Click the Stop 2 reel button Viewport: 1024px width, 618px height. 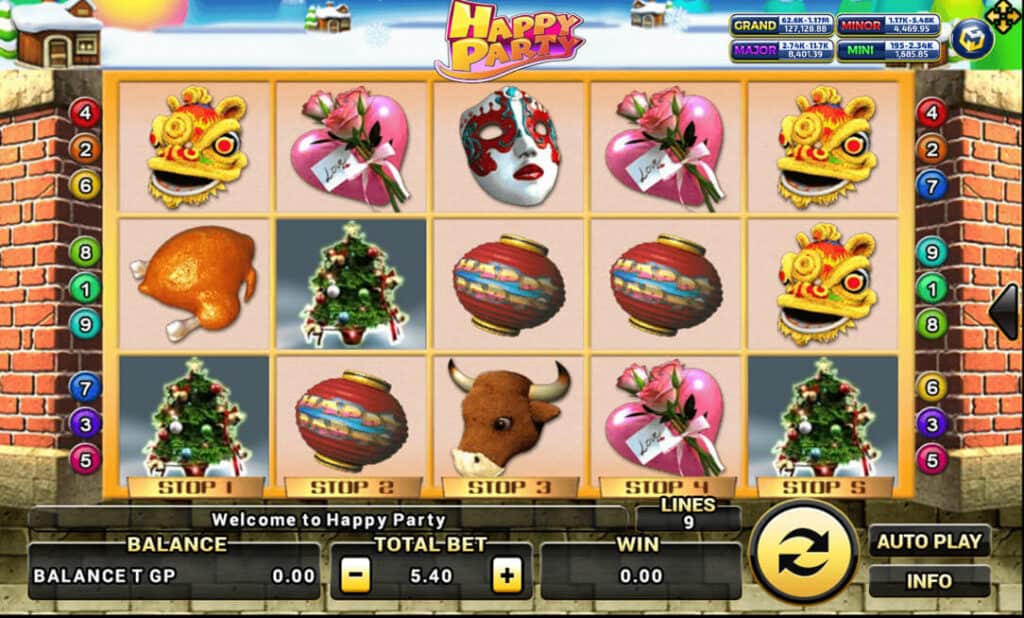coord(353,488)
